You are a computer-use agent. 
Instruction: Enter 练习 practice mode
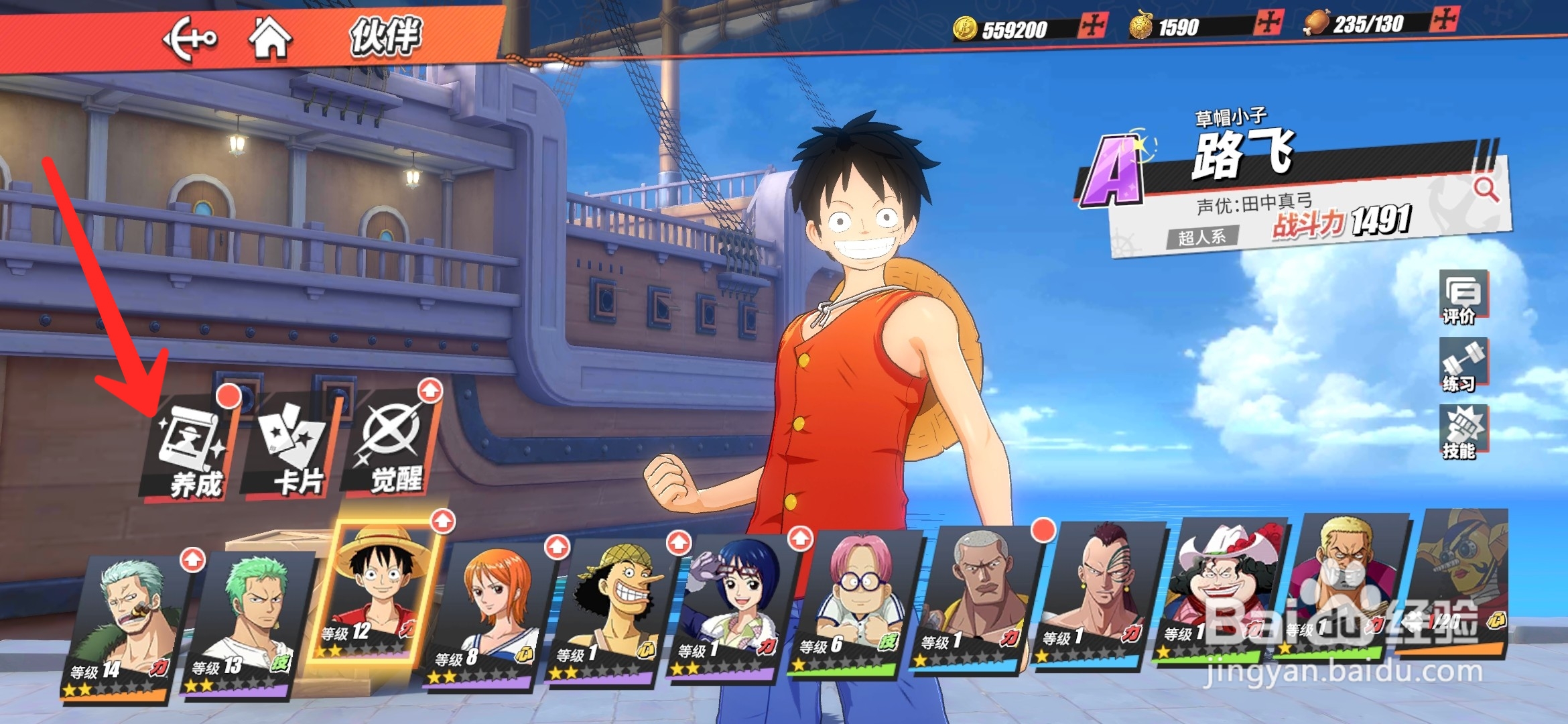(1463, 365)
